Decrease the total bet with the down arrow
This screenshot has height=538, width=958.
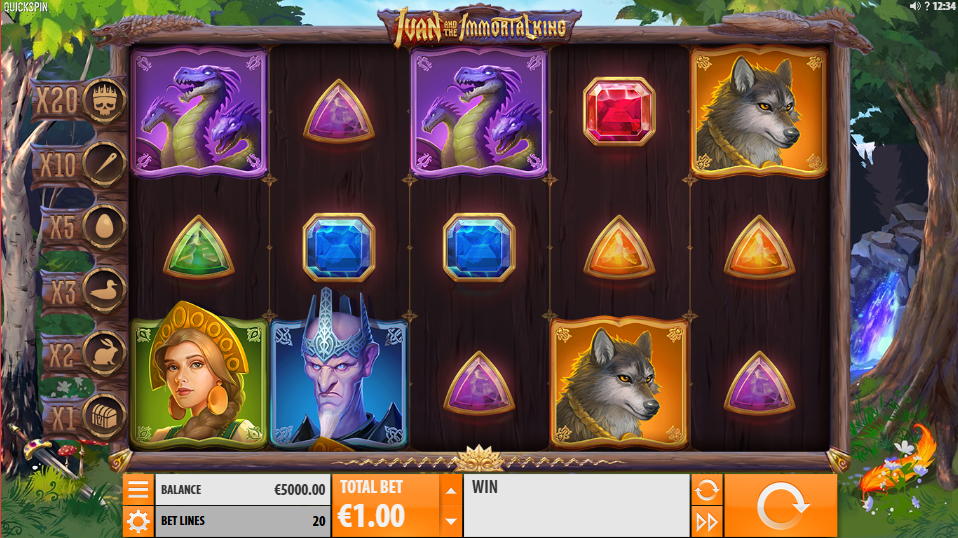click(x=451, y=521)
